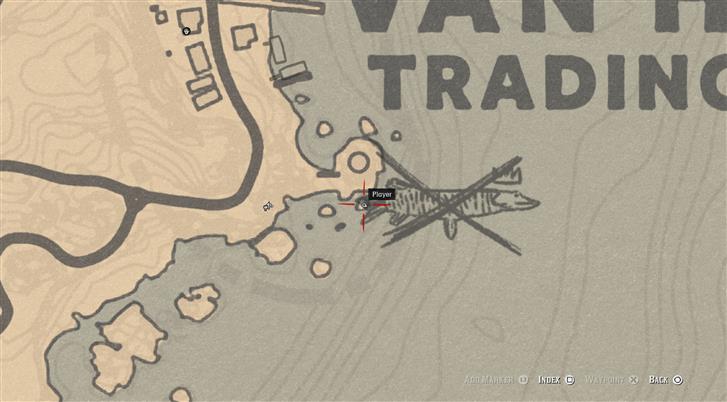Select the horse marker near the shoreline

pyautogui.click(x=268, y=206)
